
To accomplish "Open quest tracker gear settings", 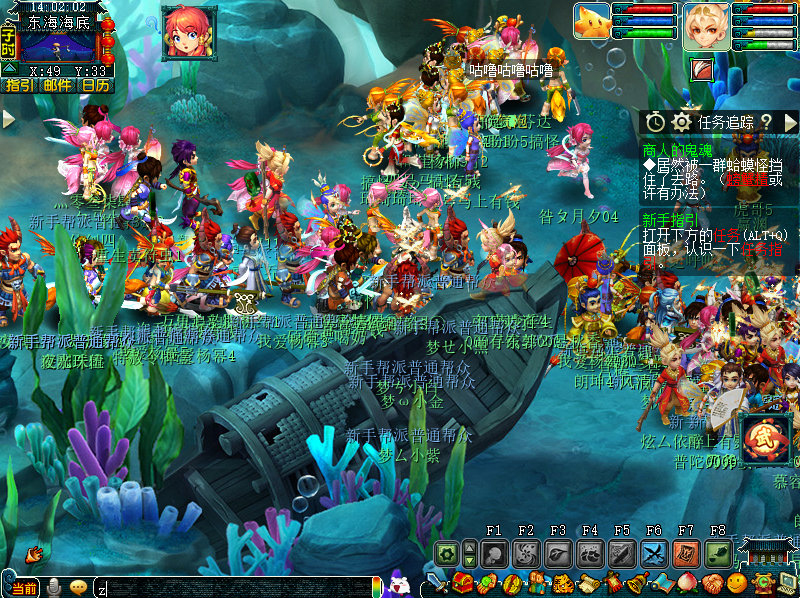I will [x=682, y=121].
